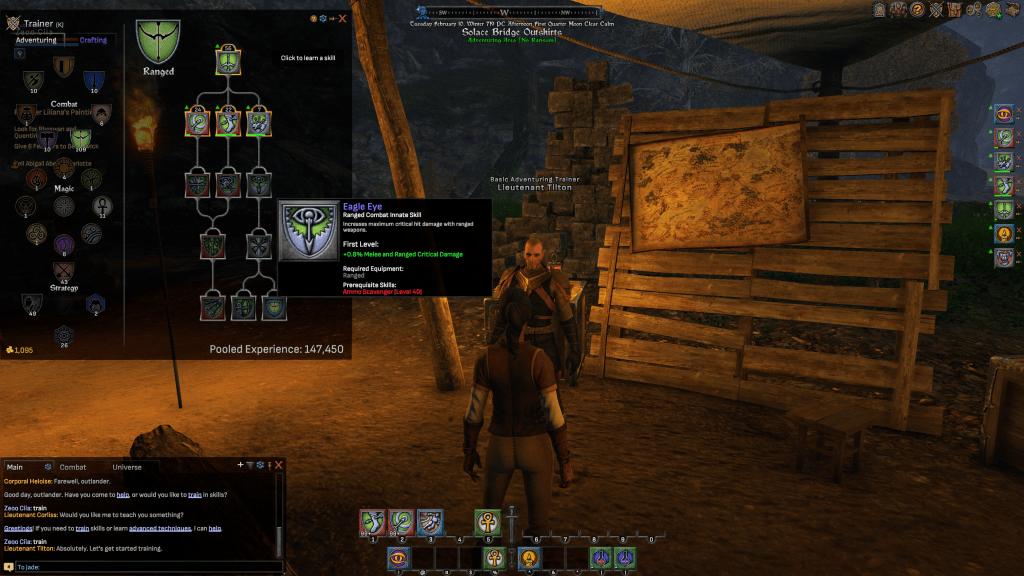Select the Main chat tab
Viewport: 1024px width, 576px height.
click(x=15, y=467)
